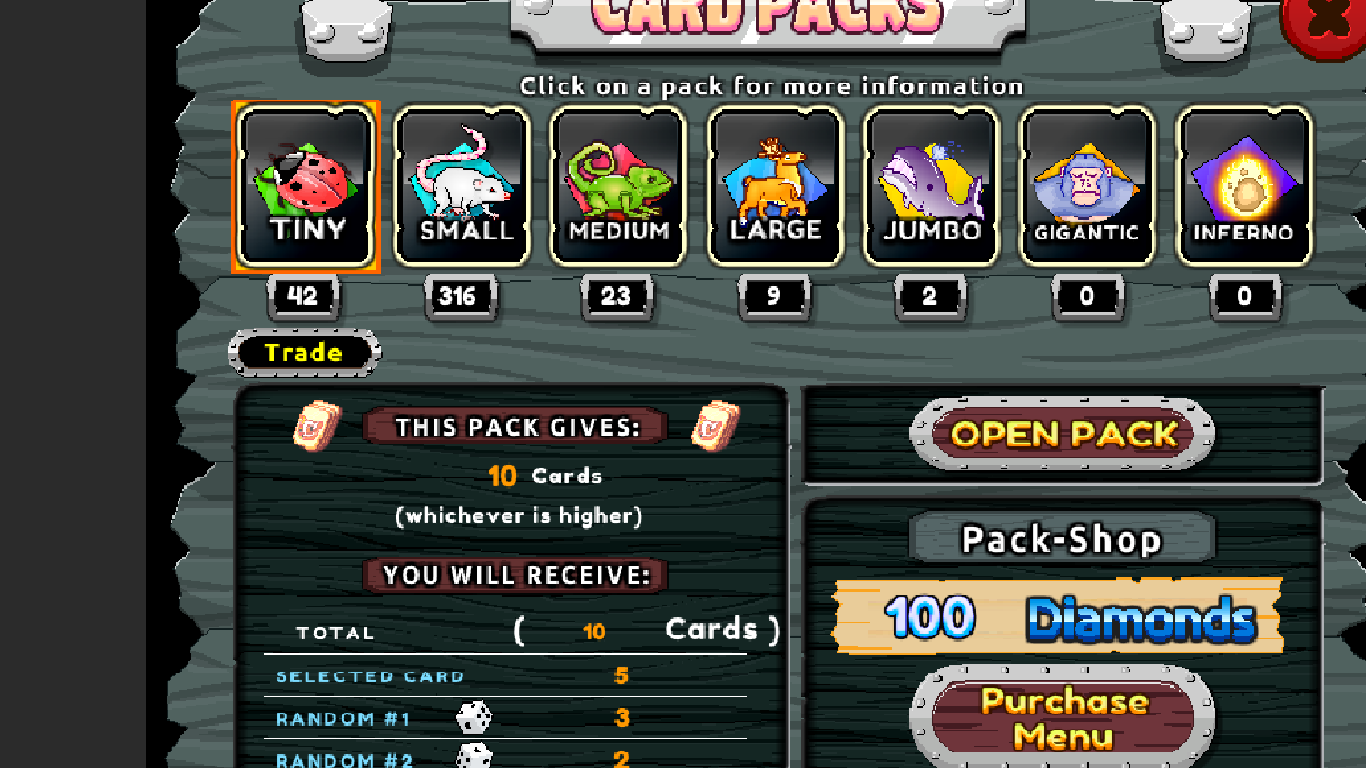Open the selected pack with Open Pack
The image size is (1366, 768).
coord(1063,434)
